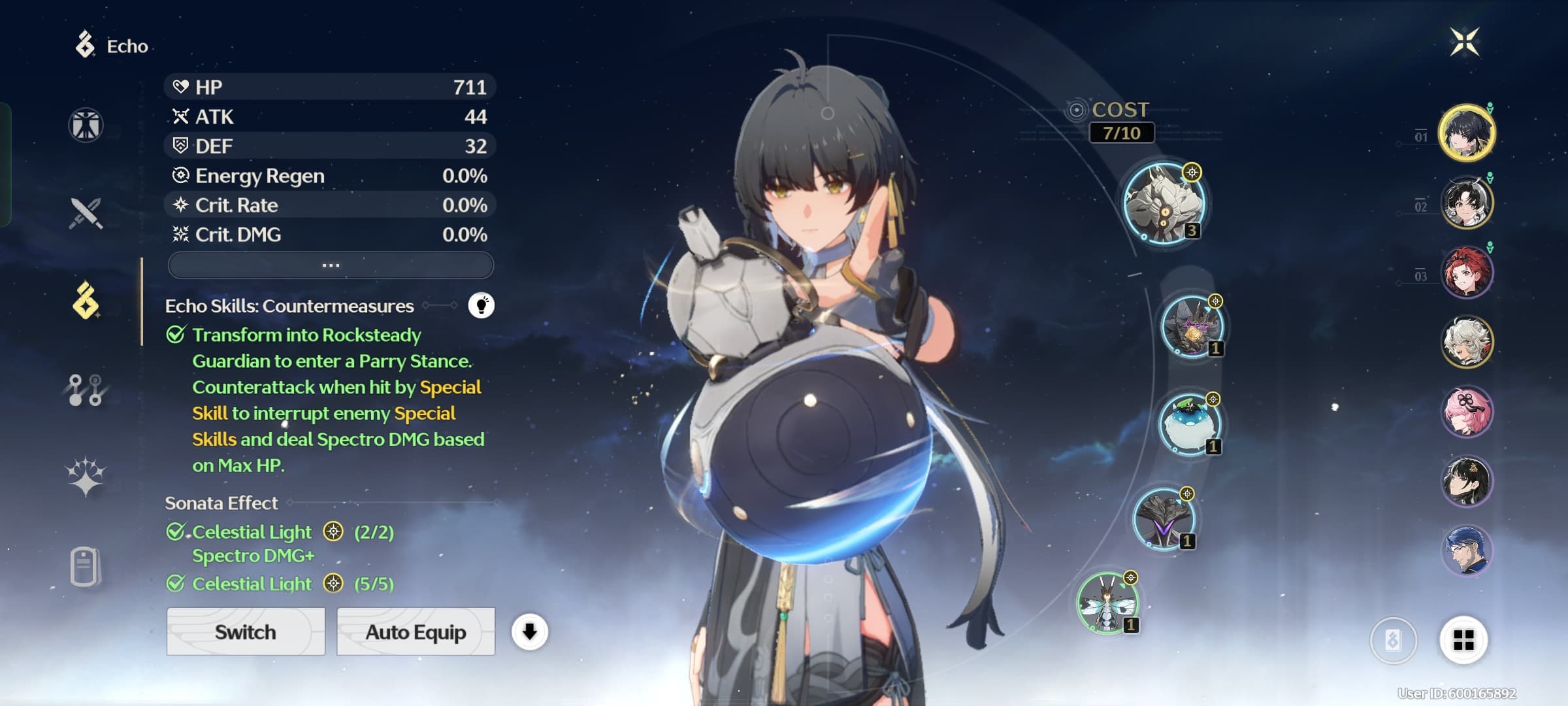Screen dimensions: 1568x706
Task: Show Echo skill hint lightbulb
Action: (x=482, y=305)
